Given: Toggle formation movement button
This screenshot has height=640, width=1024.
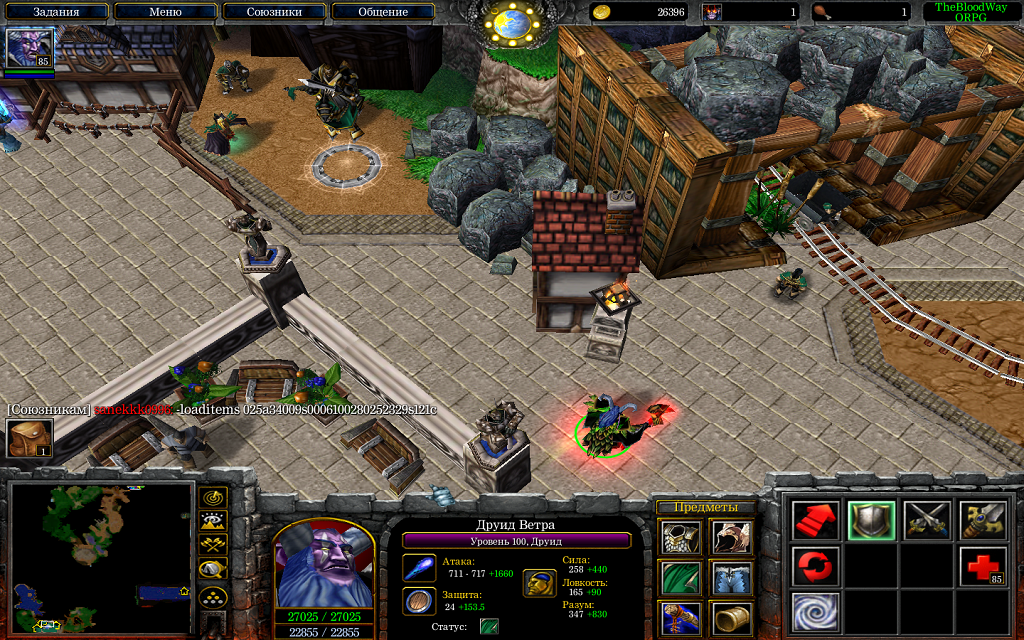Looking at the screenshot, I should coord(213,598).
